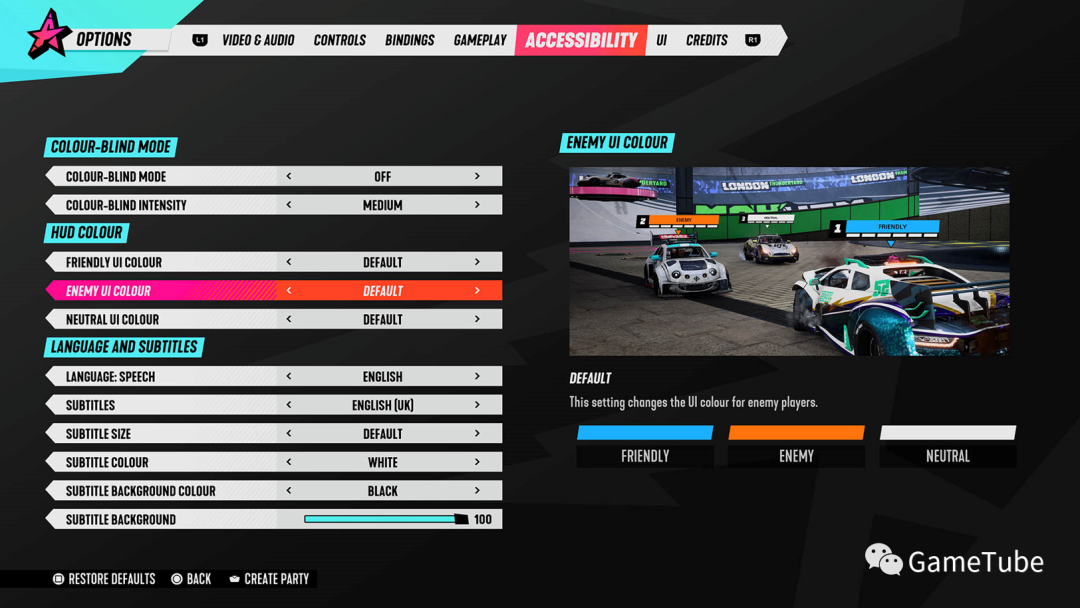This screenshot has width=1080, height=608.
Task: Switch to the Video & Audio tab
Action: [258, 40]
